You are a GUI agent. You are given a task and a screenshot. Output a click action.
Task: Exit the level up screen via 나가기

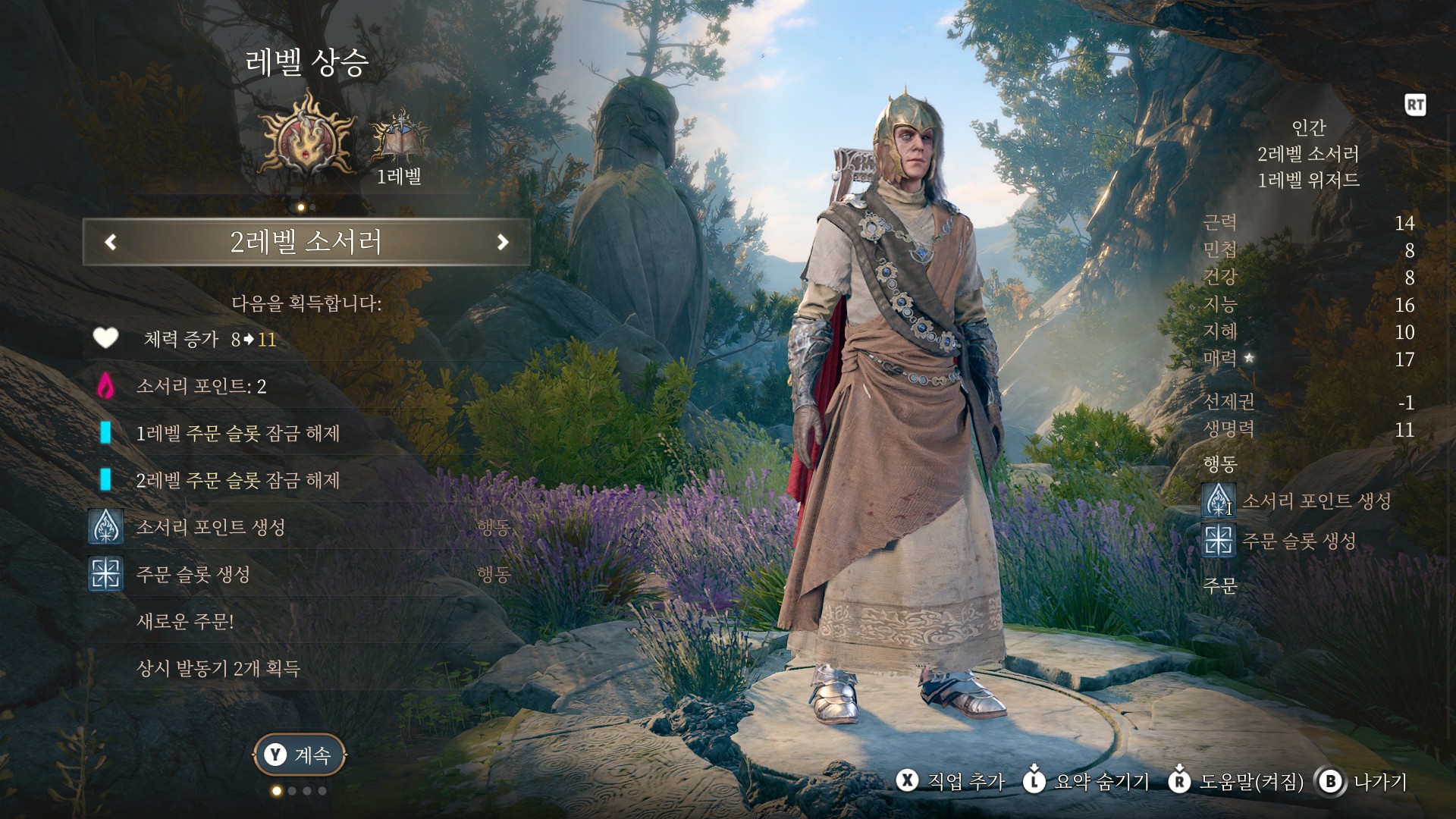[1363, 782]
